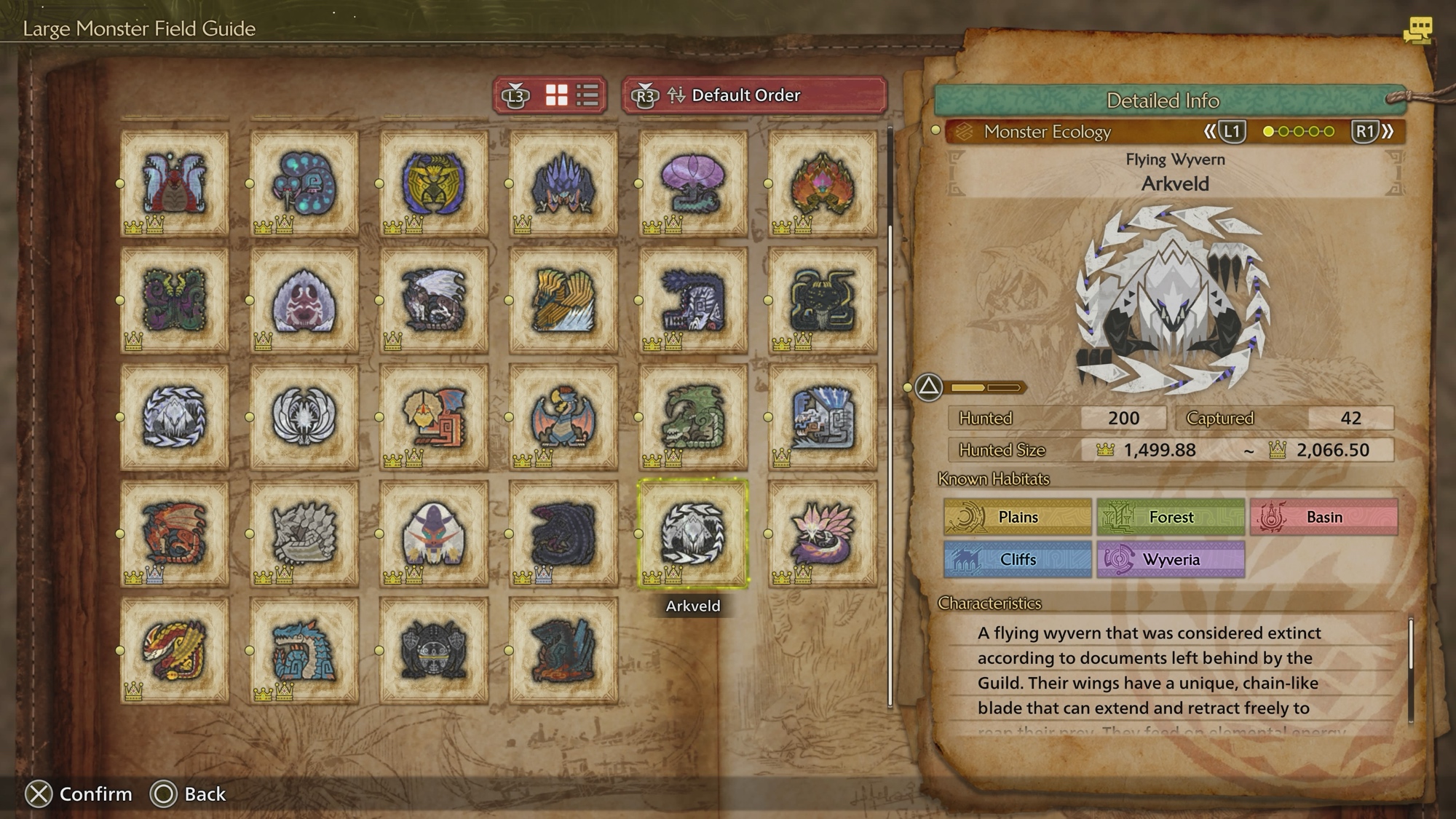This screenshot has width=1456, height=819.
Task: Open the yellow chat icon in the corner
Action: (x=1417, y=31)
